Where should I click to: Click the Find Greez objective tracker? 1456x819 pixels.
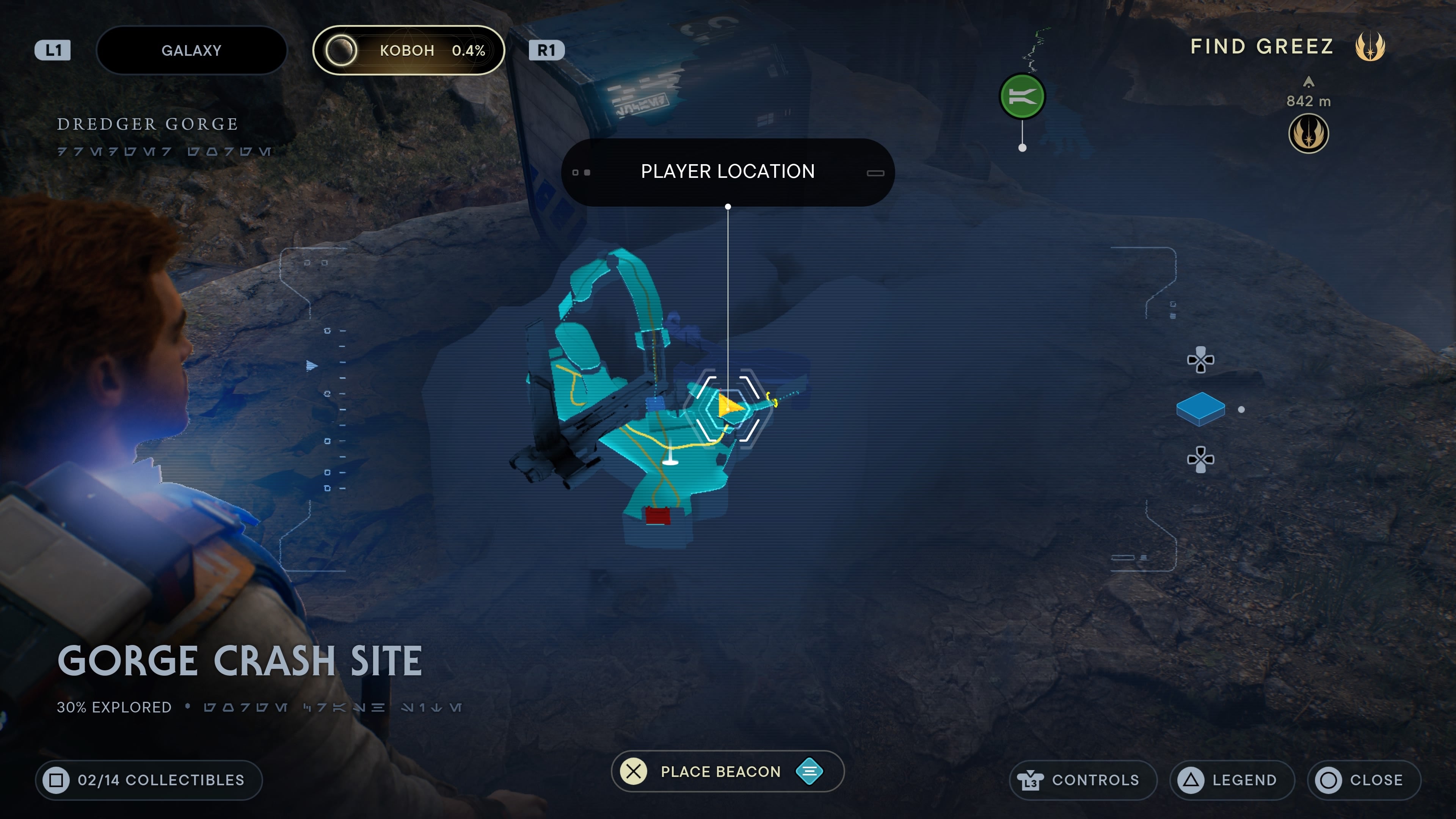click(x=1261, y=46)
